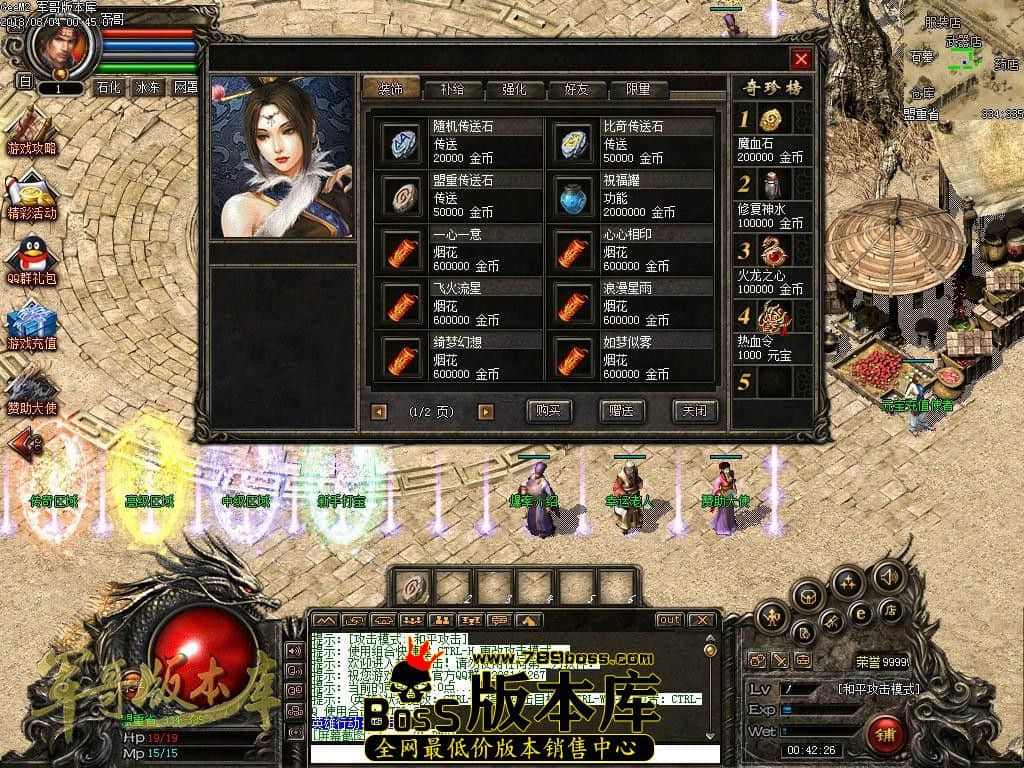Switch to the 限量 tab
1024x768 pixels.
click(638, 89)
